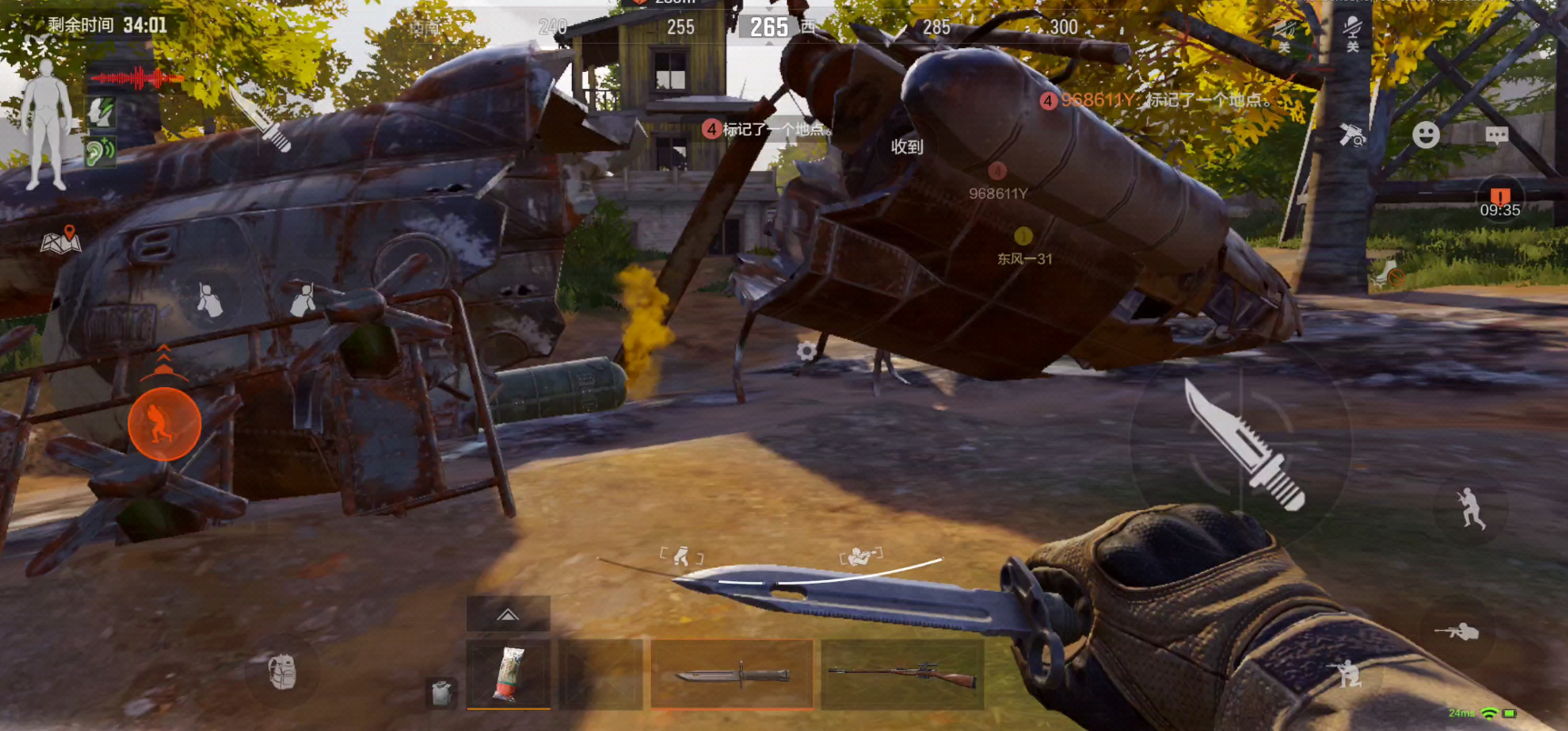This screenshot has width=1568, height=731.
Task: Toggle the team voice speaker
Action: [x=1283, y=34]
